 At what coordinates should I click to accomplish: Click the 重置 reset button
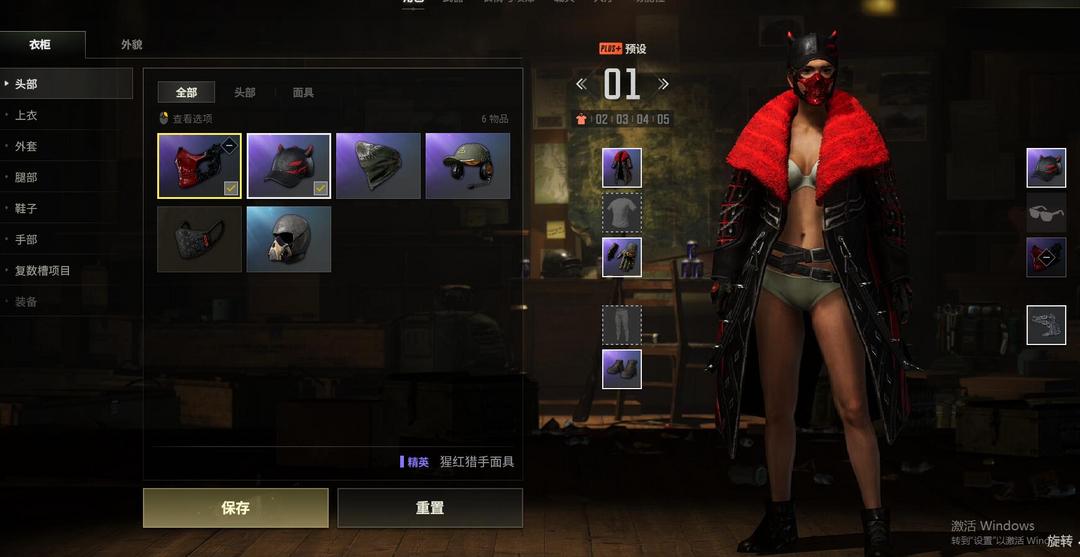tap(430, 508)
